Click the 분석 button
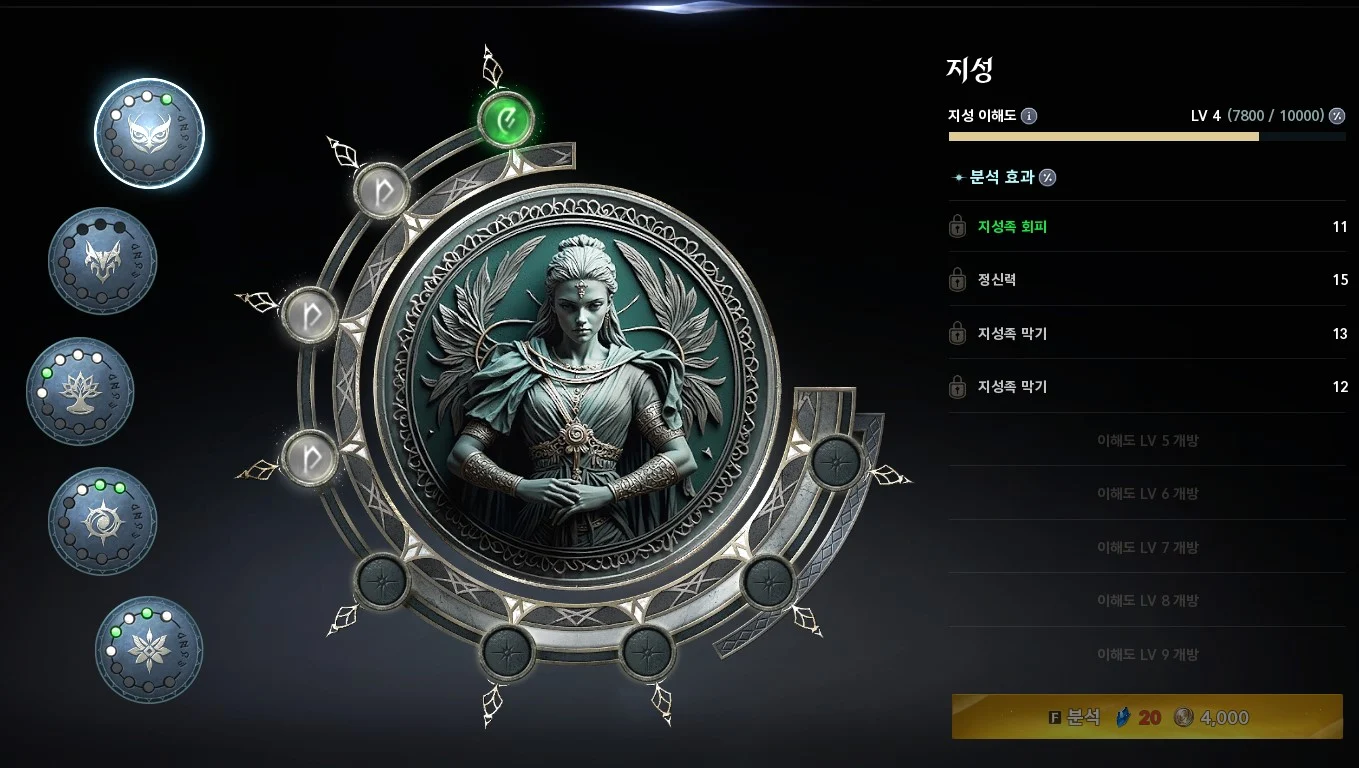This screenshot has width=1359, height=768. [x=1147, y=717]
